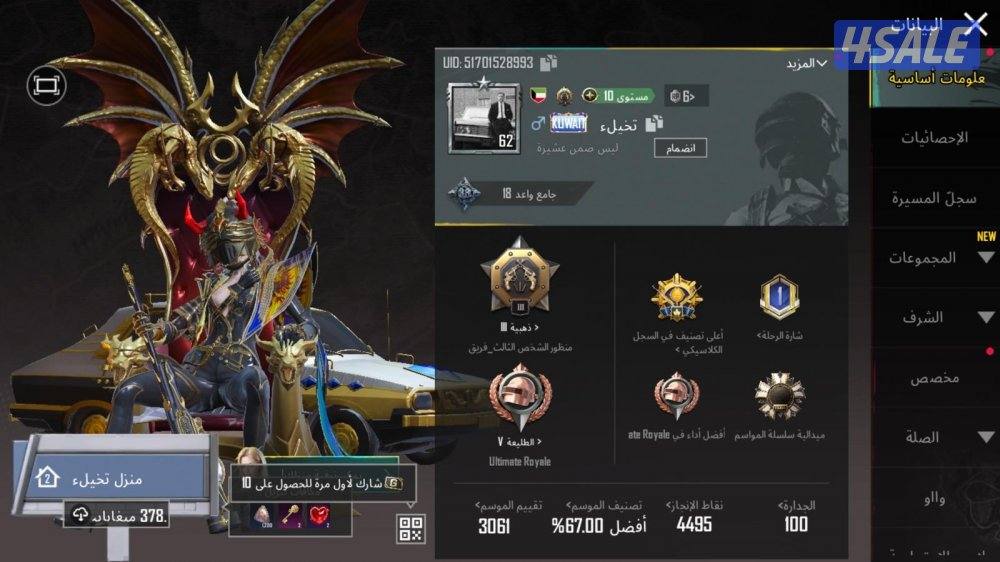This screenshot has height=562, width=1000.
Task: Open the player avatar picture
Action: [x=484, y=117]
